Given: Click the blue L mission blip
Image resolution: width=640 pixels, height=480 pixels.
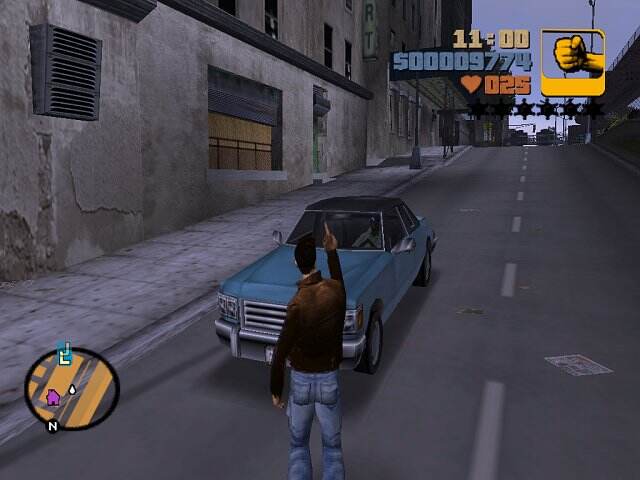Looking at the screenshot, I should (65, 352).
